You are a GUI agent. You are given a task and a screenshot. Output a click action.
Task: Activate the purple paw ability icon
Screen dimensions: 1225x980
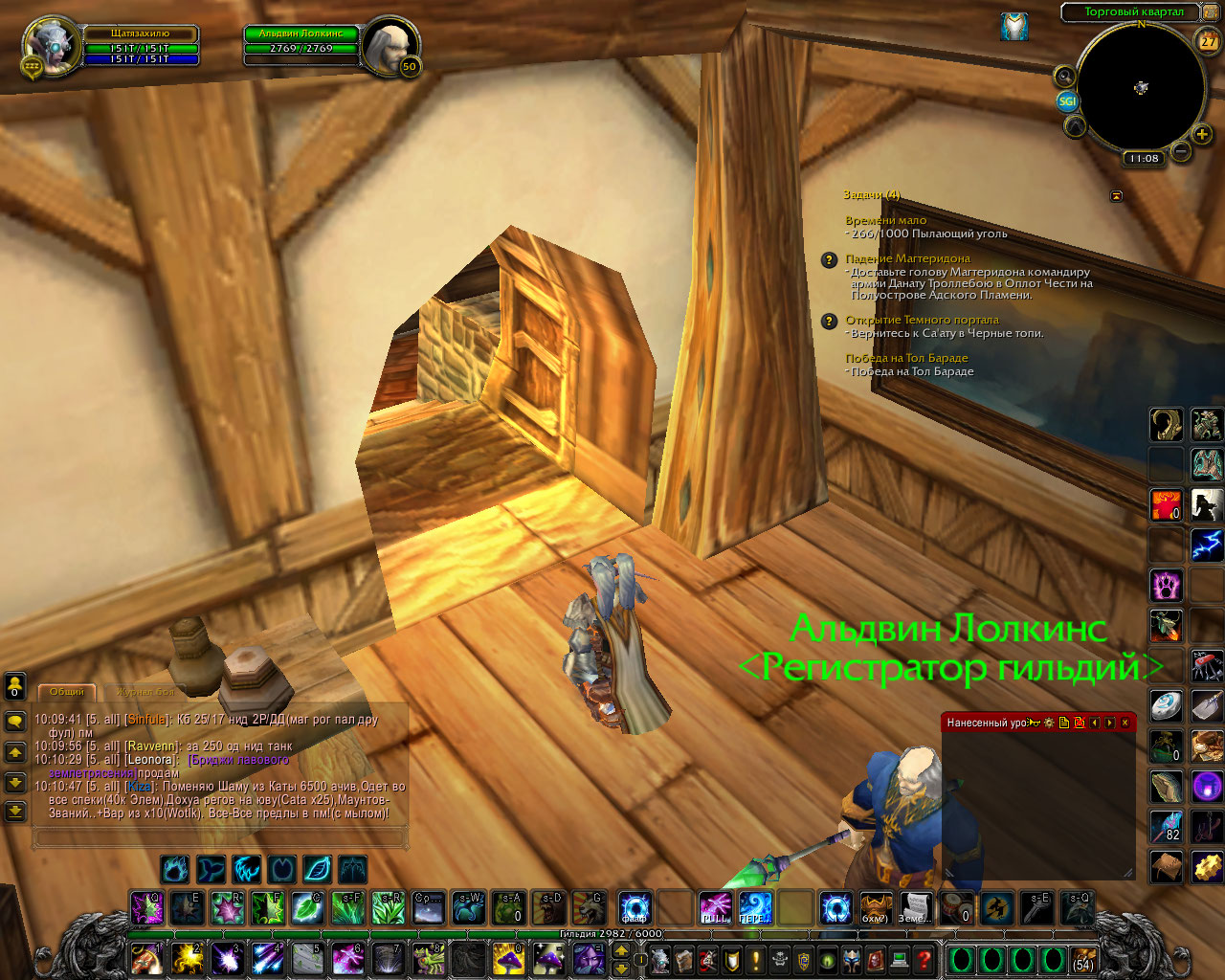tap(1166, 585)
